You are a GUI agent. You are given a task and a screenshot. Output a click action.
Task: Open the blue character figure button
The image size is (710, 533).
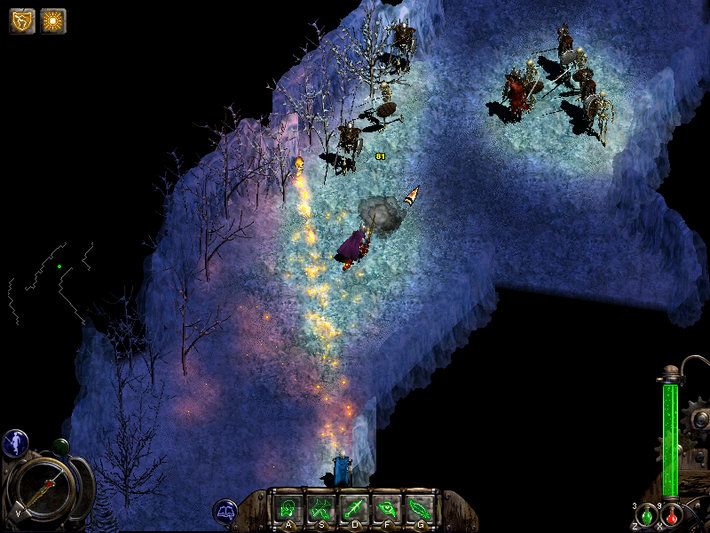coord(17,442)
